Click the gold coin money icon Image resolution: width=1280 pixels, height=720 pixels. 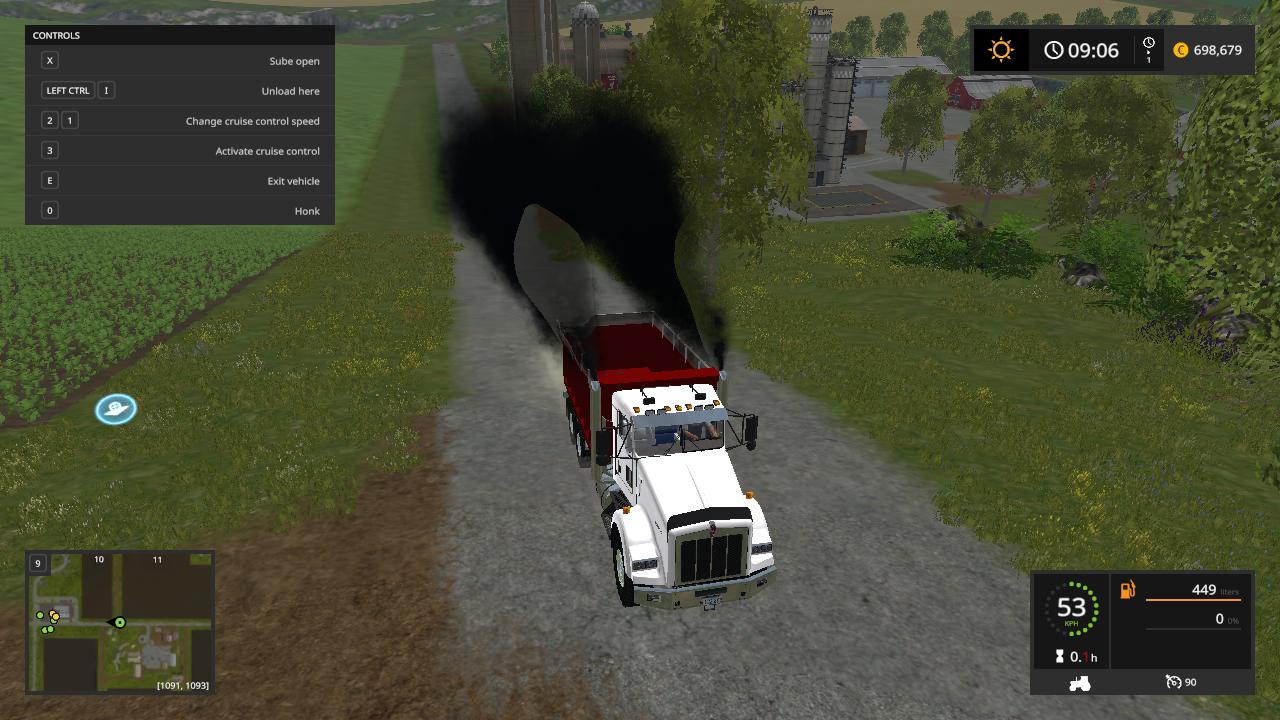[x=1181, y=50]
